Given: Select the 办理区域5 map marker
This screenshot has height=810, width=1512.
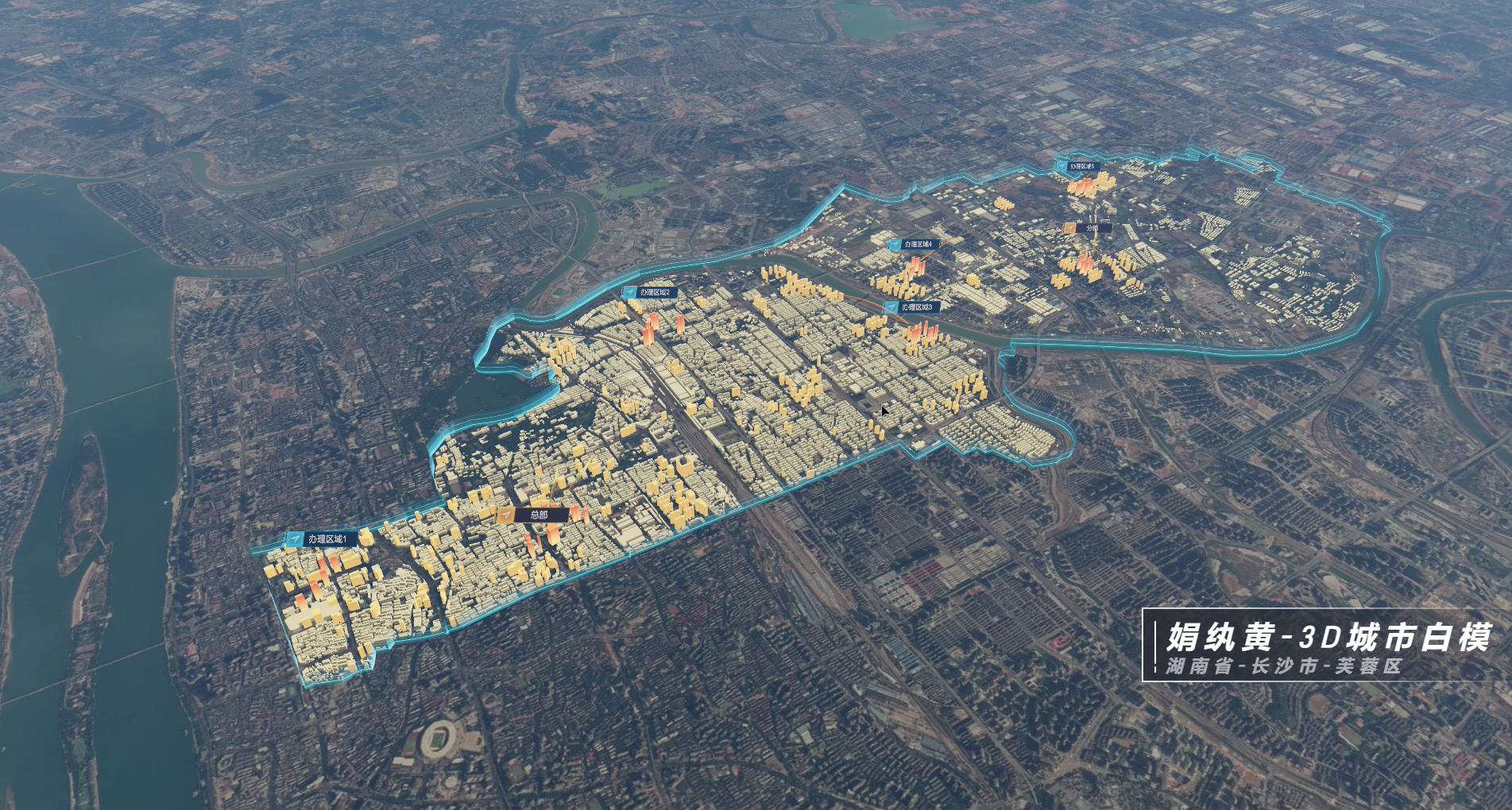Looking at the screenshot, I should (1077, 167).
